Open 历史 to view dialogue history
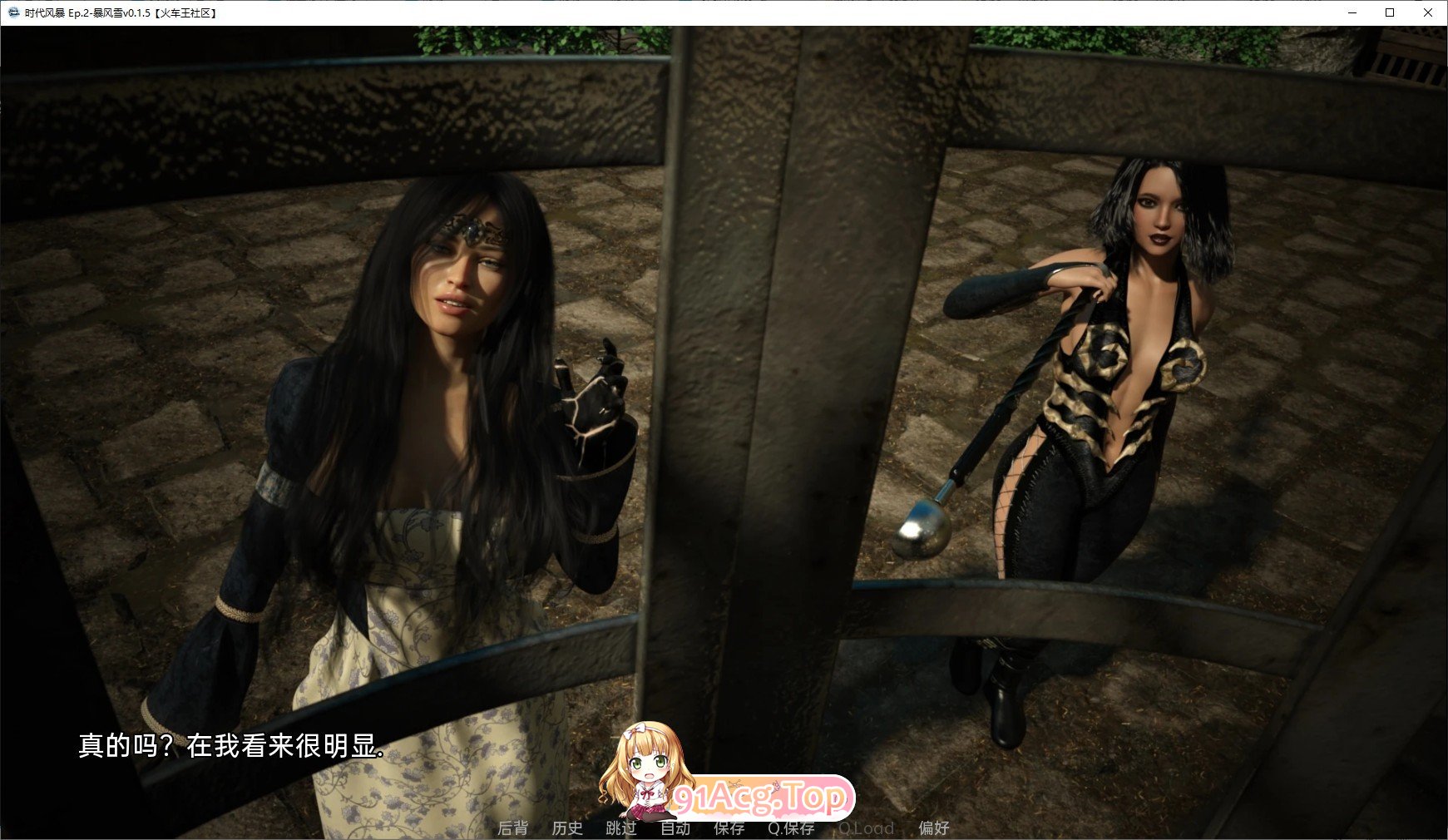Image resolution: width=1448 pixels, height=840 pixels. [567, 828]
